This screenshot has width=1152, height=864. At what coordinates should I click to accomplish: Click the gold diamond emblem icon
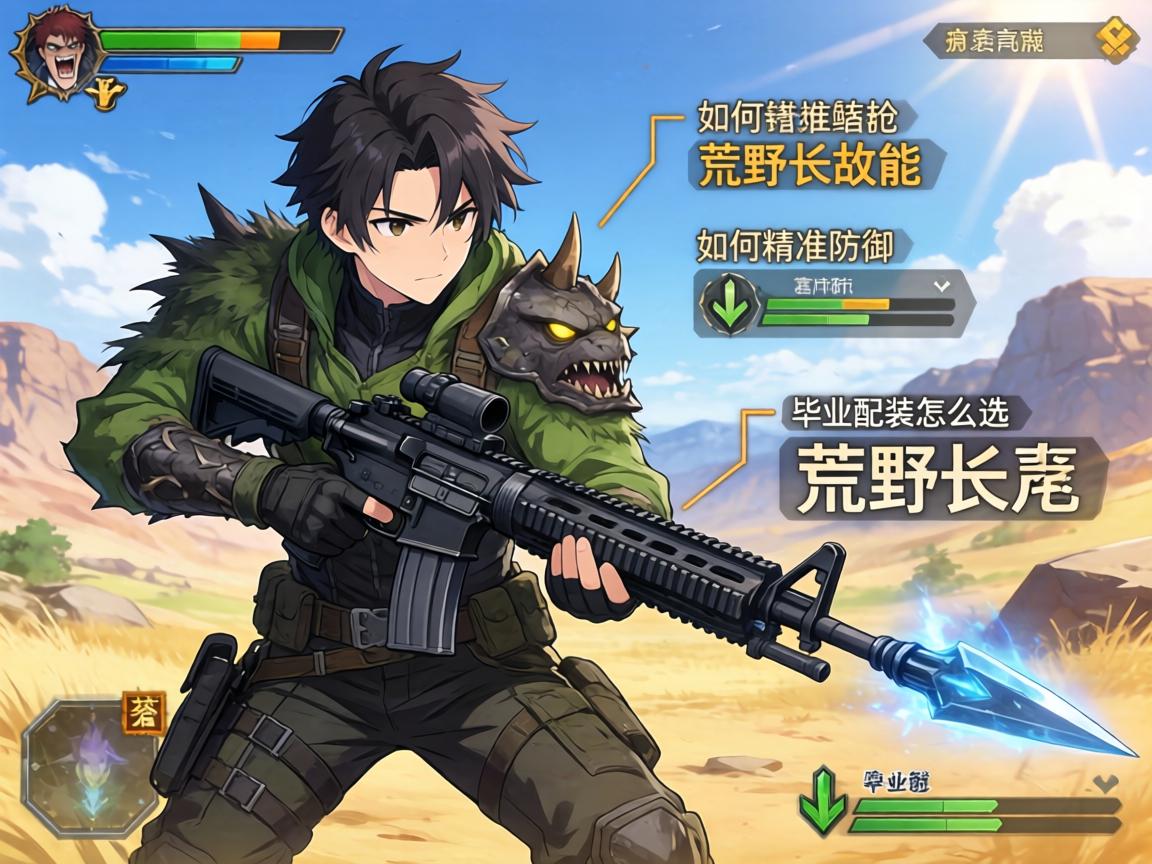[x=1116, y=41]
